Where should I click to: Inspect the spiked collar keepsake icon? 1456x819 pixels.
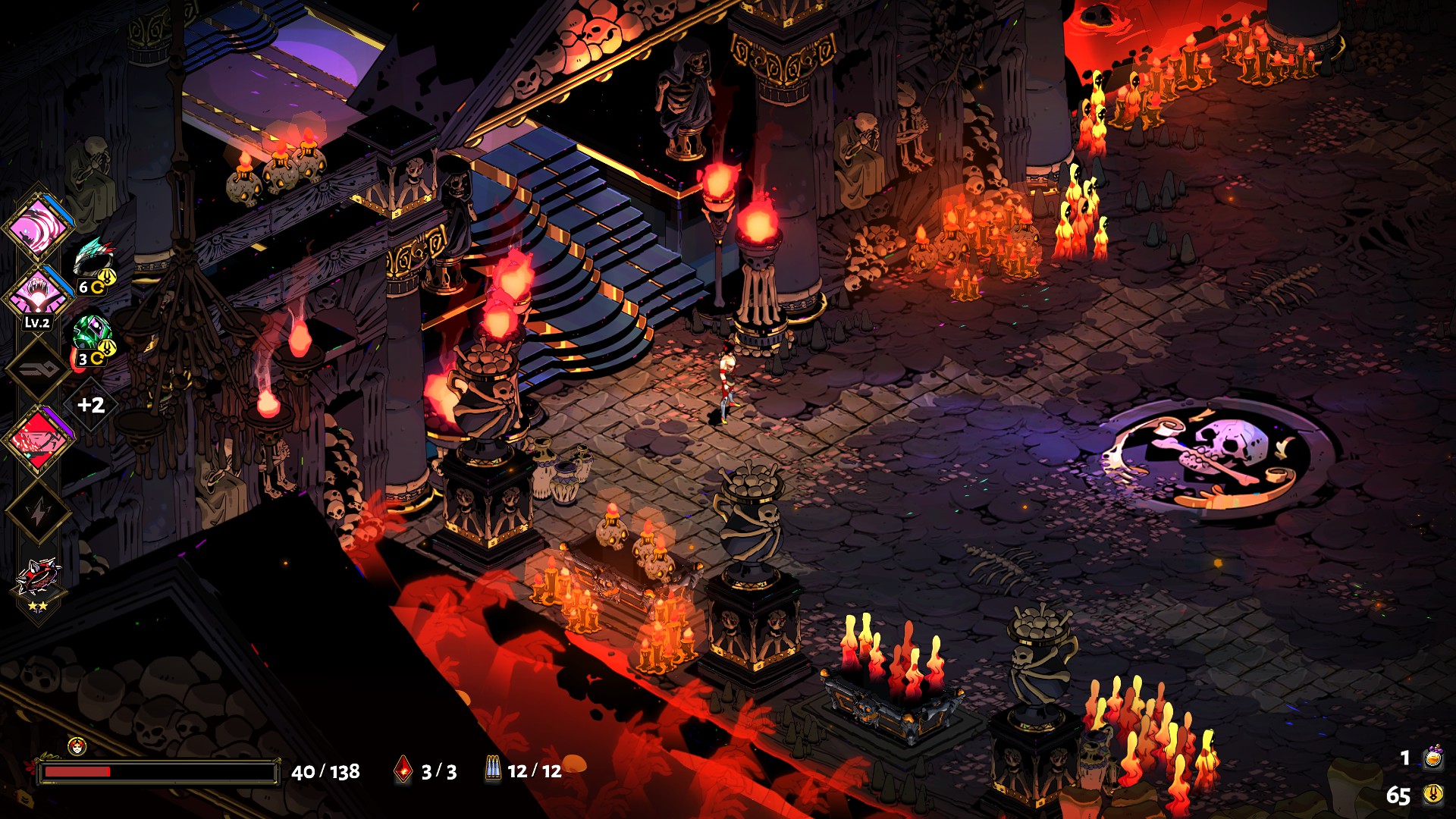pos(38,578)
